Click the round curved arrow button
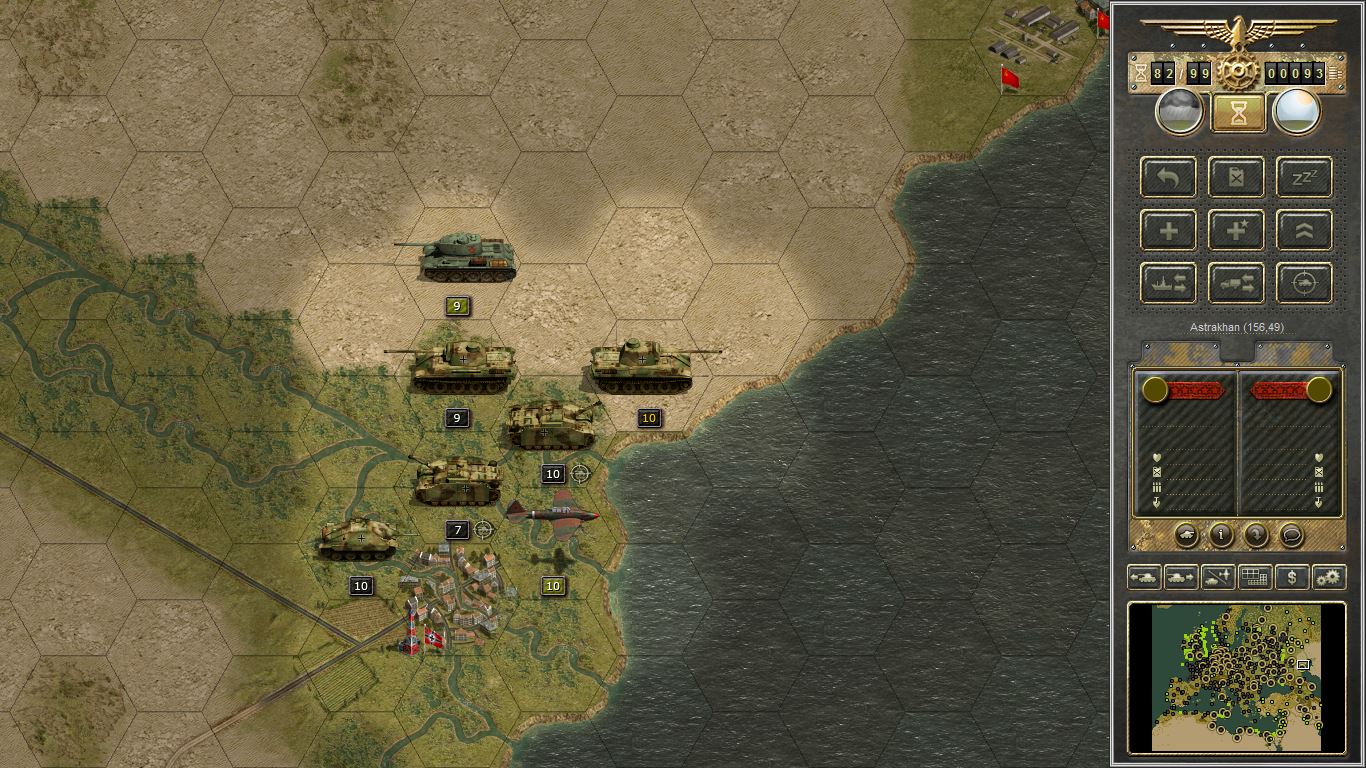 point(1256,535)
